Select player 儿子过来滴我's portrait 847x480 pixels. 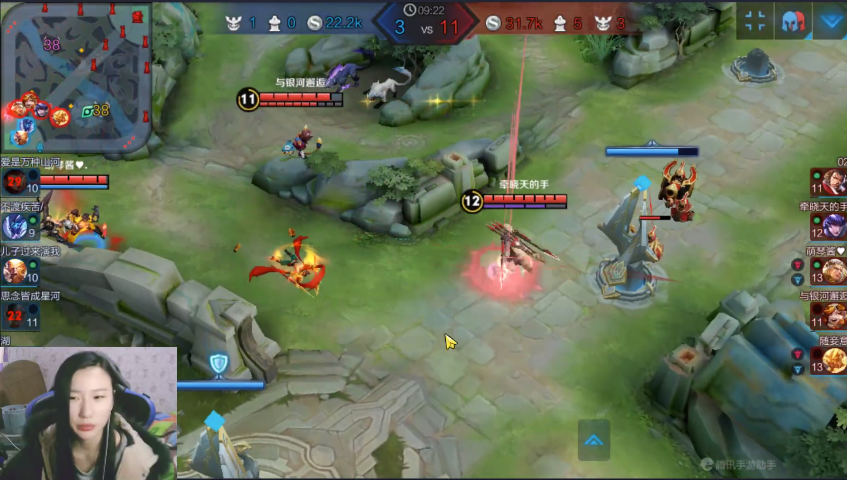14,271
